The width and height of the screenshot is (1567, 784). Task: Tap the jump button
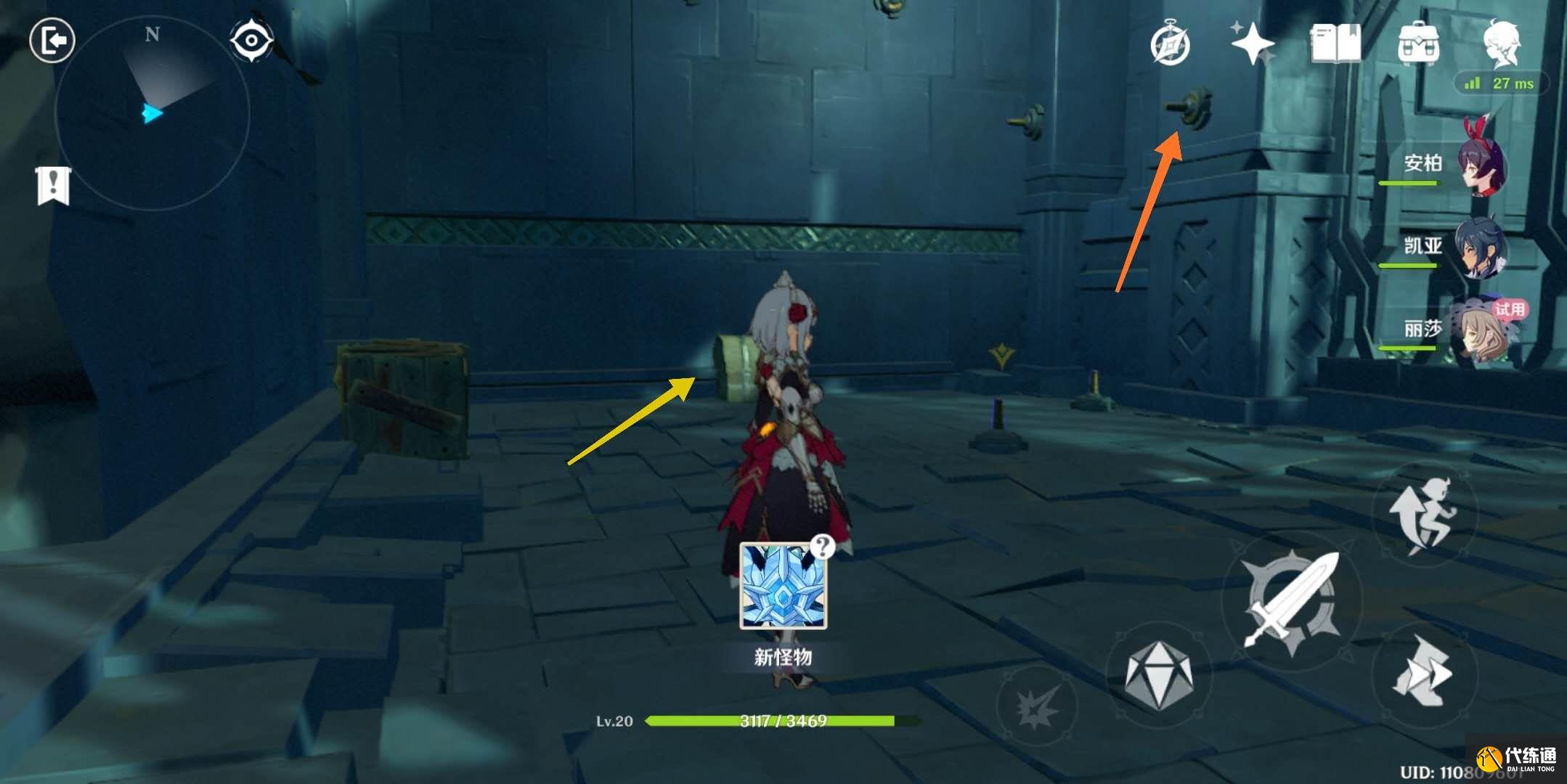point(1424,514)
